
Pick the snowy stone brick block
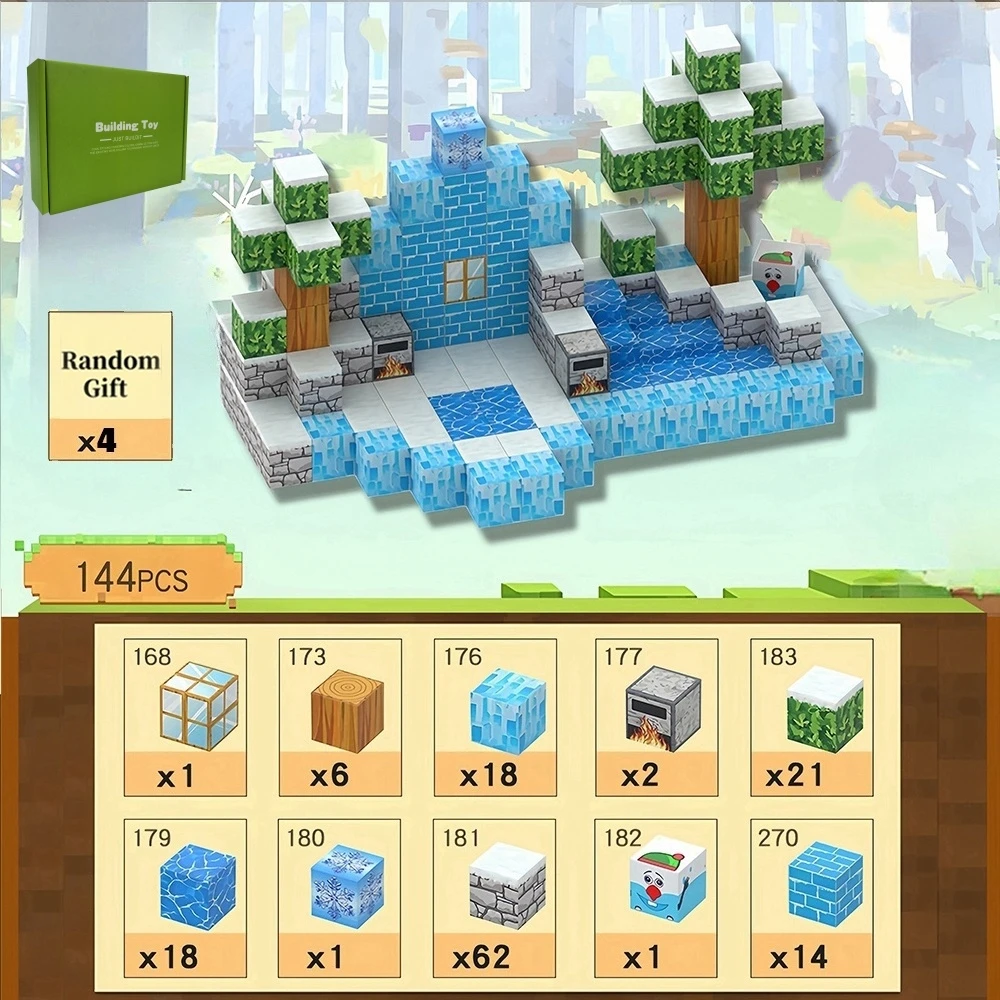point(496,897)
